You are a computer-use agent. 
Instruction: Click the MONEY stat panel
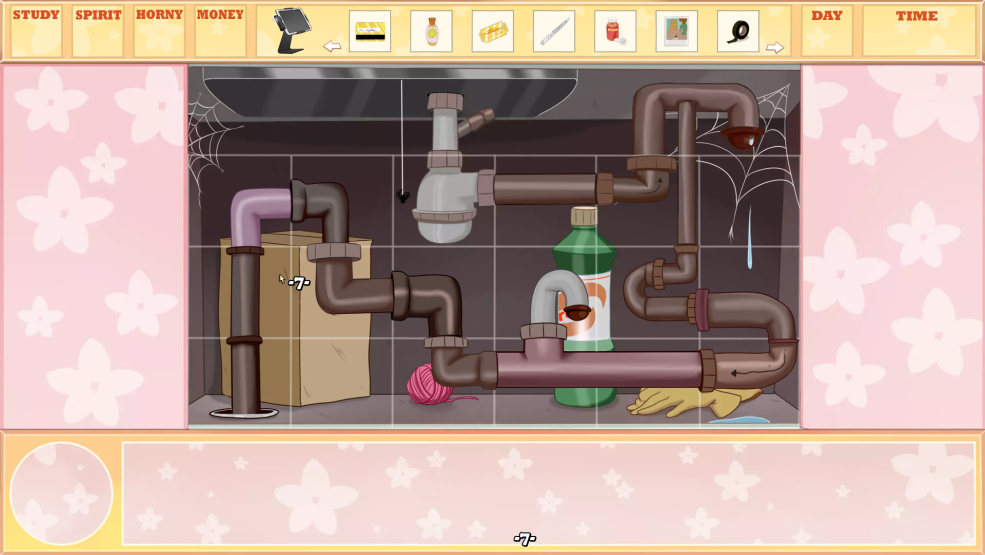[220, 31]
